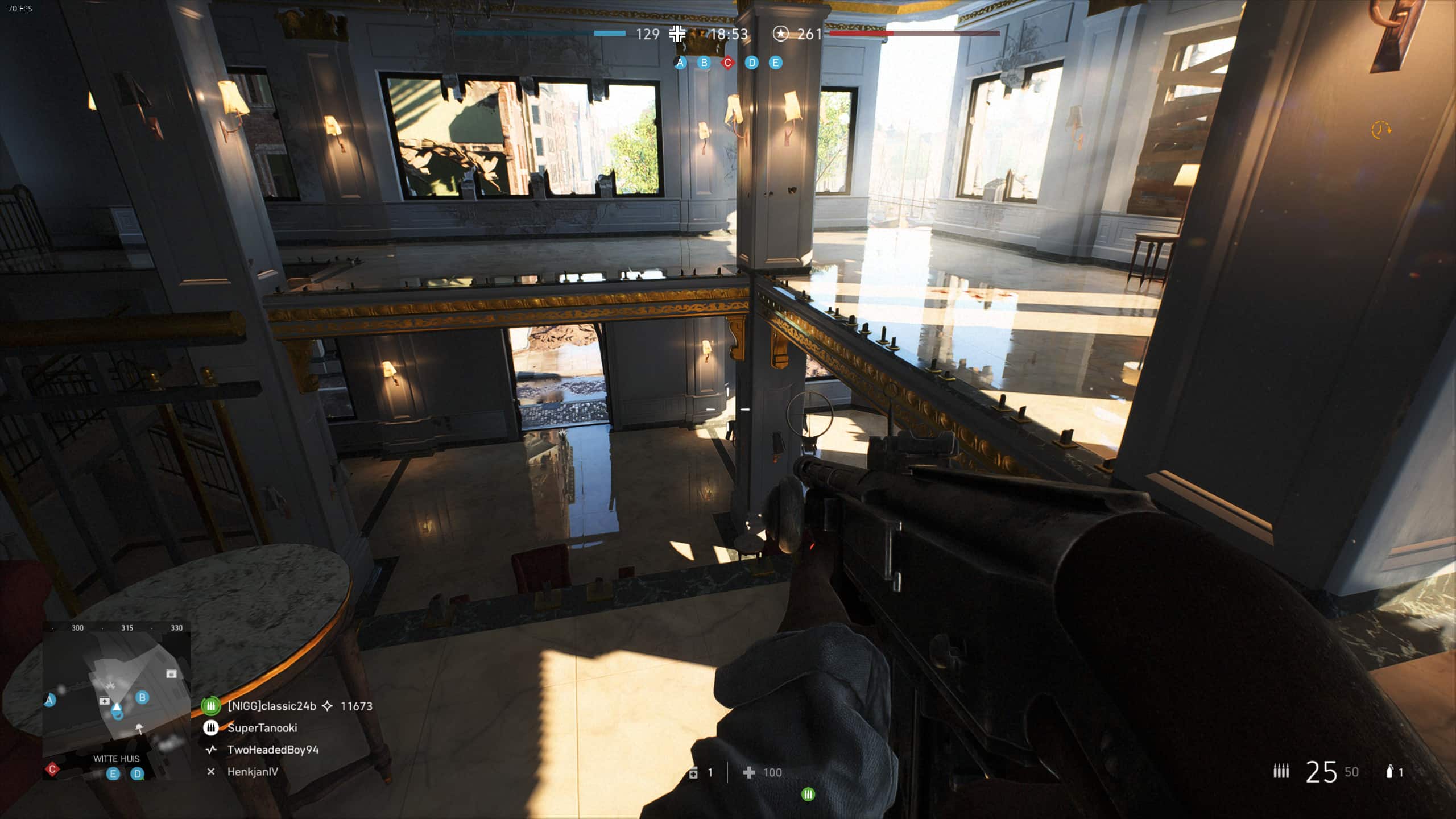Viewport: 1456px width, 819px height.
Task: Select objective A flag in top capture bar
Action: coord(680,63)
